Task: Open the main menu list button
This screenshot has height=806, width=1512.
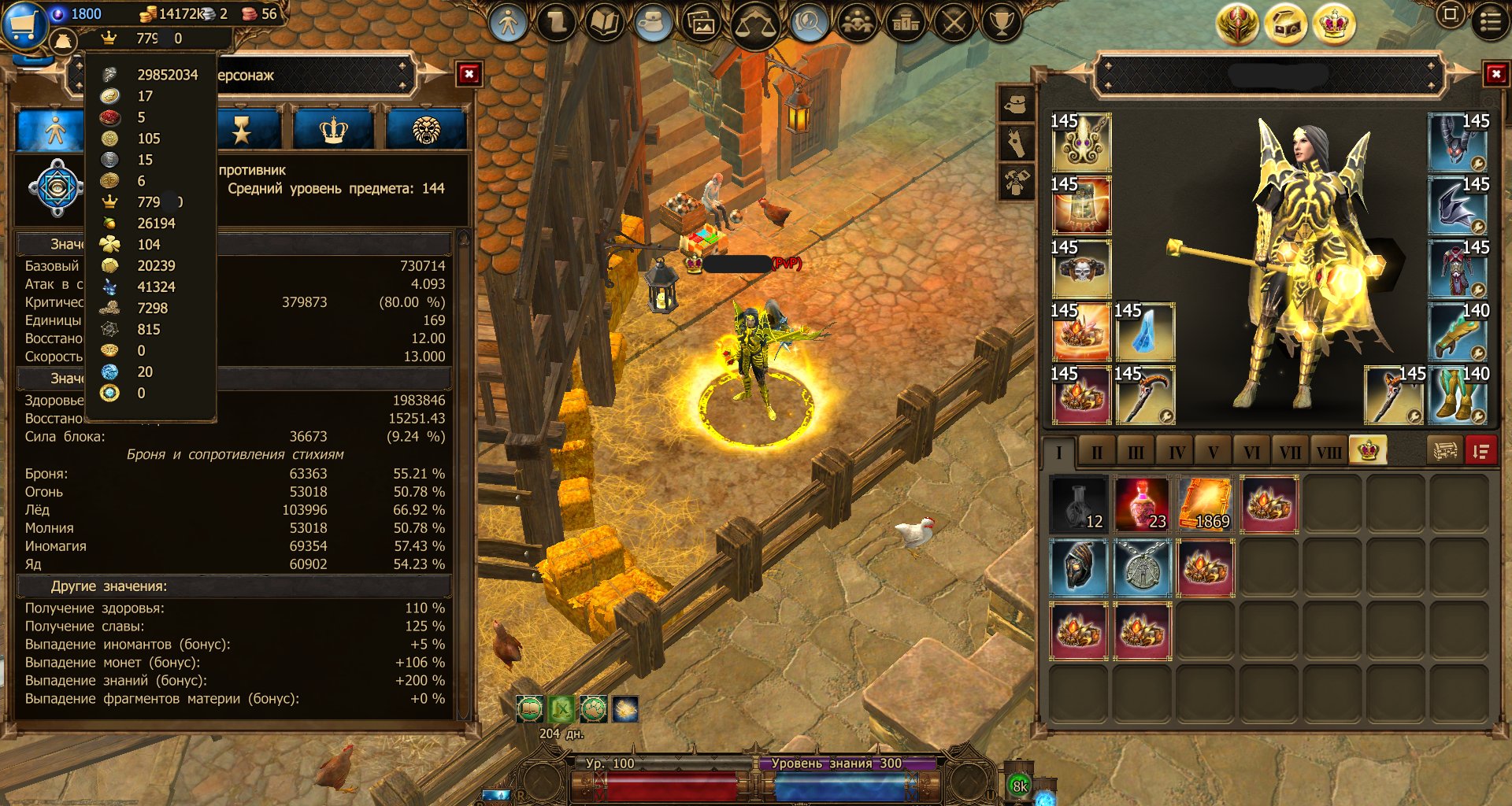Action: point(1490,21)
